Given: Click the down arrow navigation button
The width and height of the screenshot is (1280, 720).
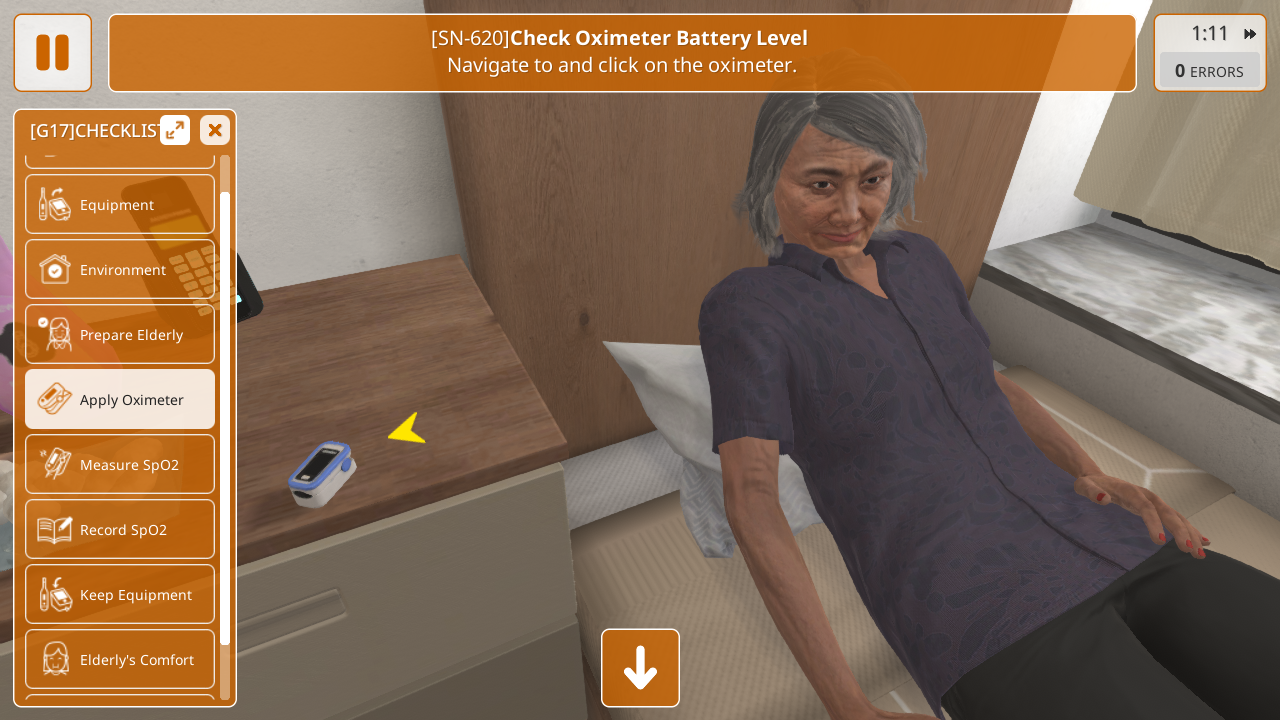Looking at the screenshot, I should pyautogui.click(x=640, y=668).
